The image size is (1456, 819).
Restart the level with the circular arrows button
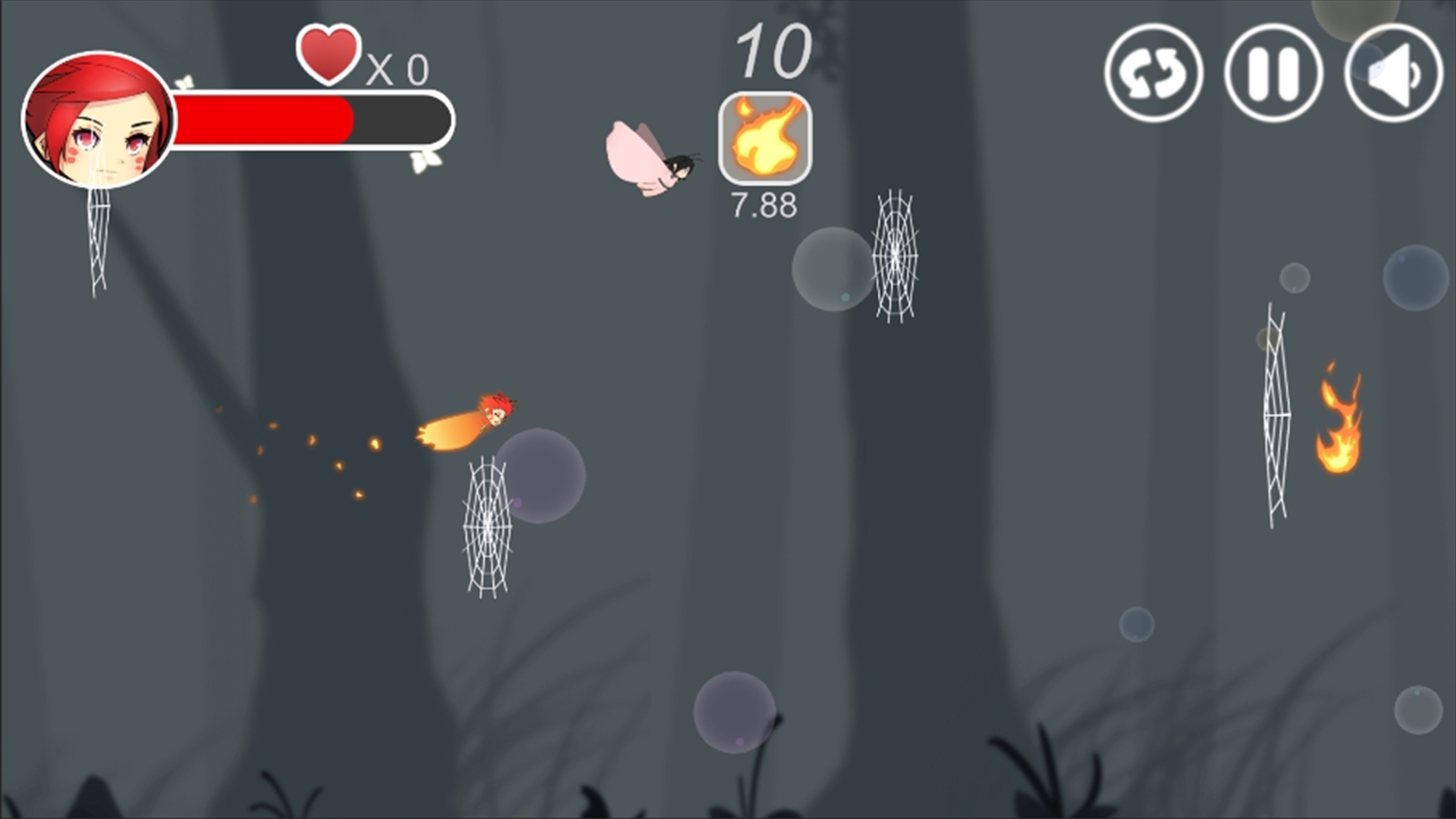tap(1153, 73)
